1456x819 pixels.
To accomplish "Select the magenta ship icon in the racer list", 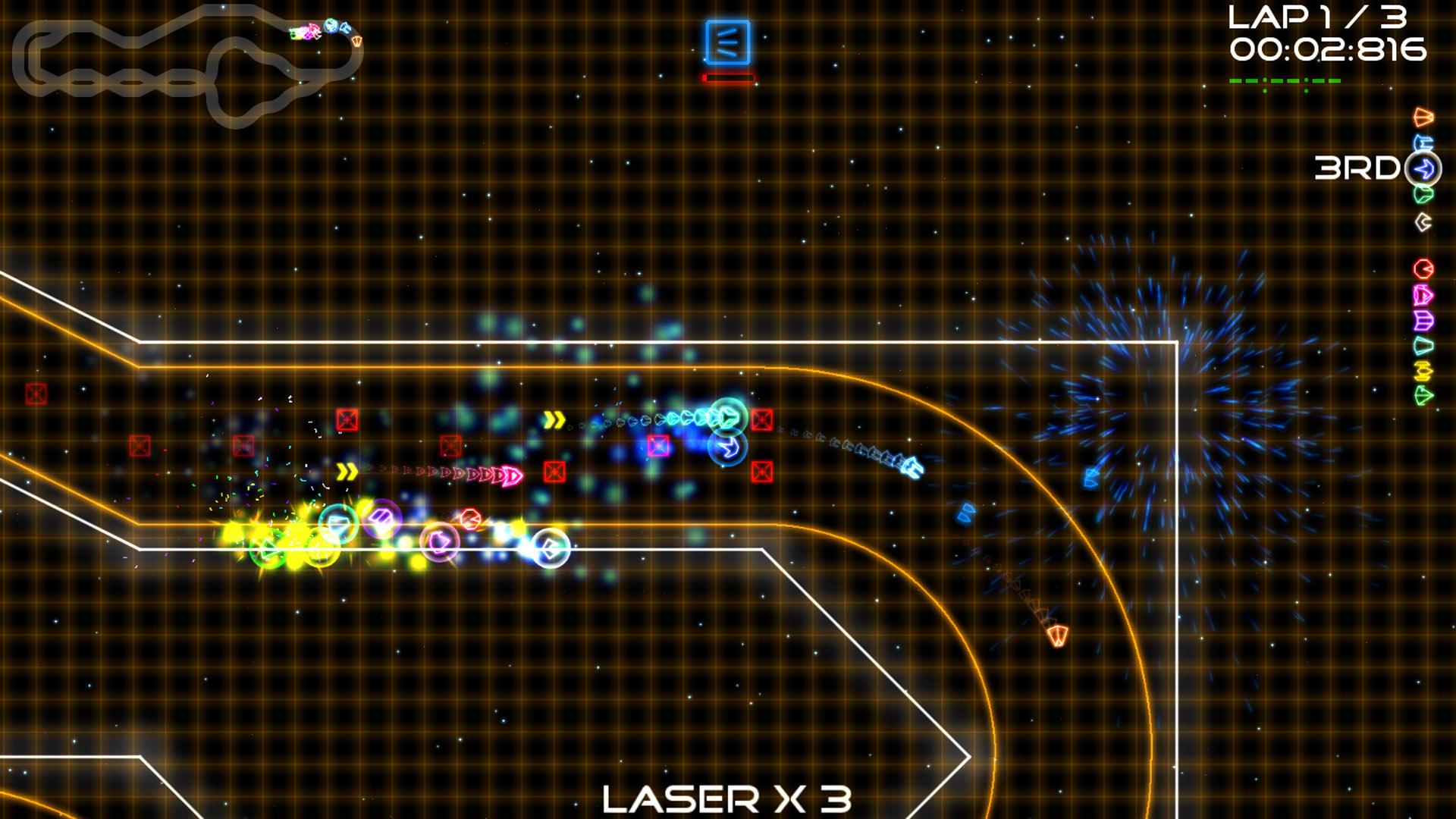I will 1422,294.
